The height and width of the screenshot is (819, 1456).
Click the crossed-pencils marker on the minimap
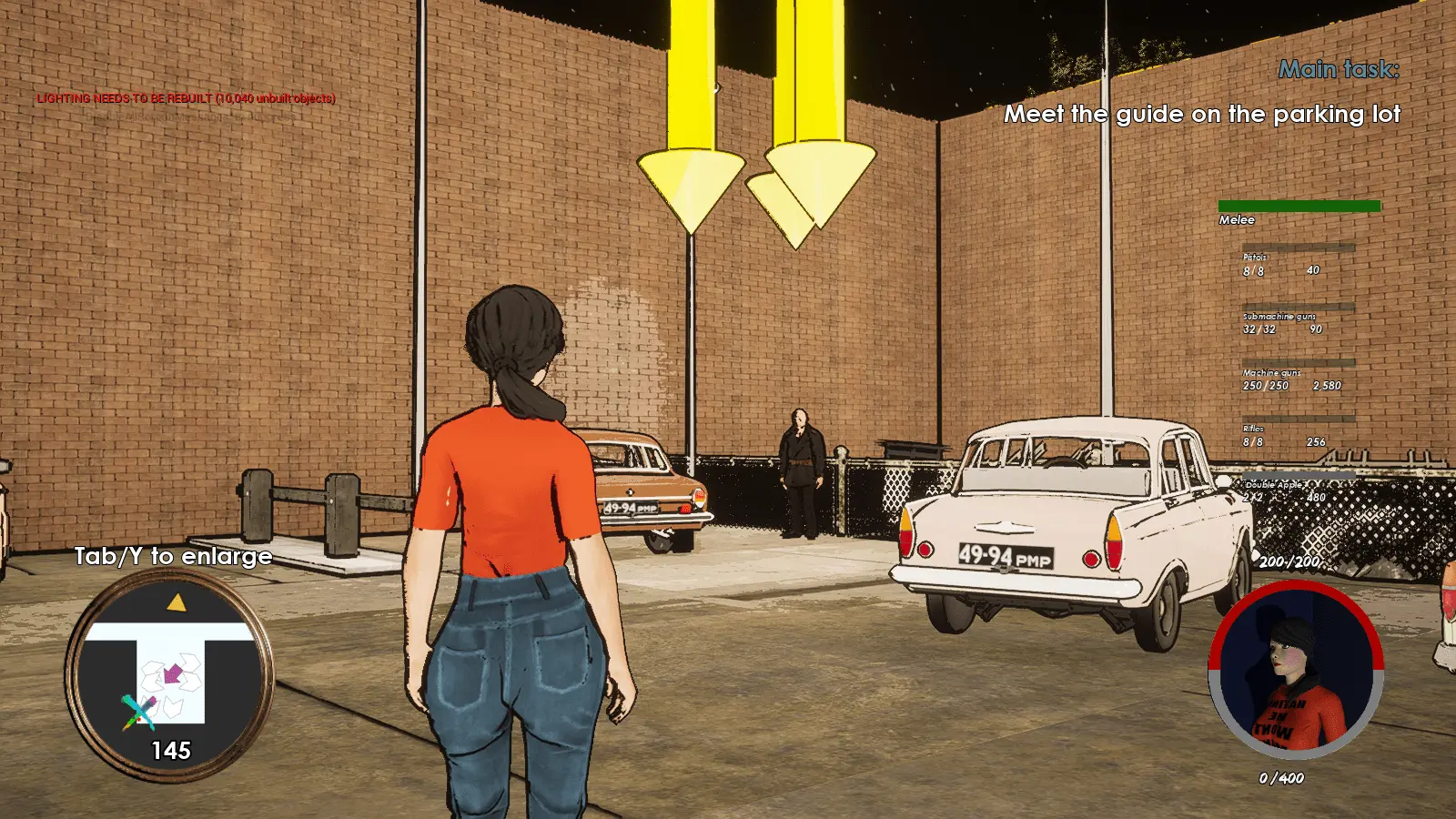[138, 712]
